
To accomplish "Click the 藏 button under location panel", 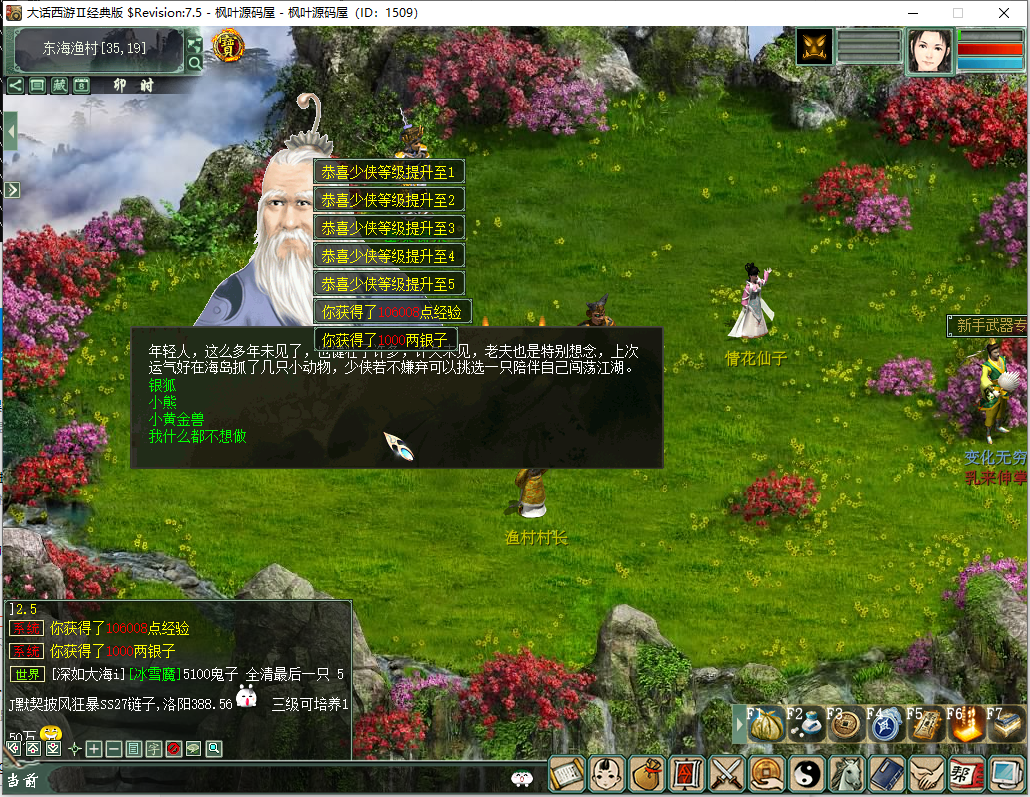I will (x=60, y=86).
